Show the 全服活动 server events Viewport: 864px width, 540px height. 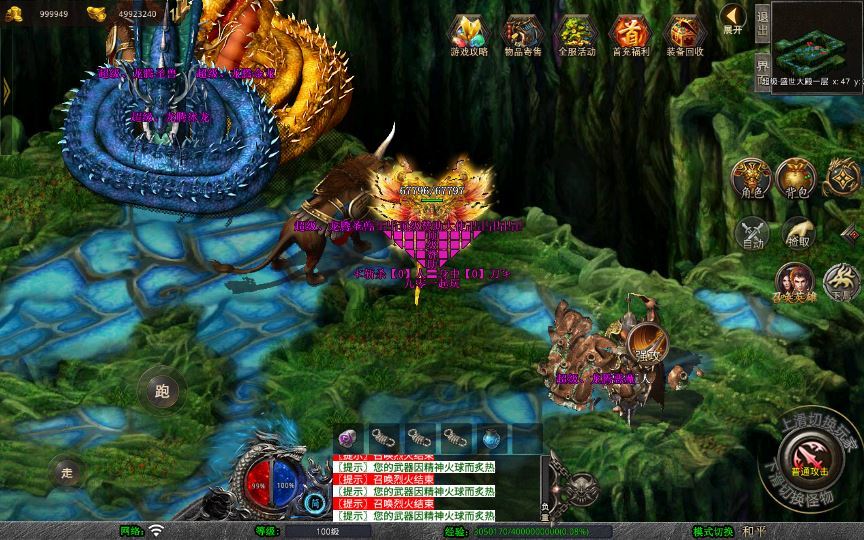576,35
